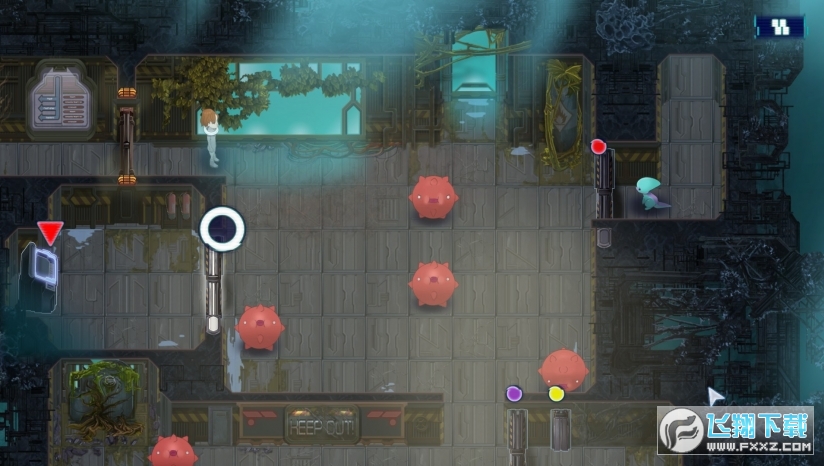
Task: Click the pause button in the top corner
Action: point(780,27)
